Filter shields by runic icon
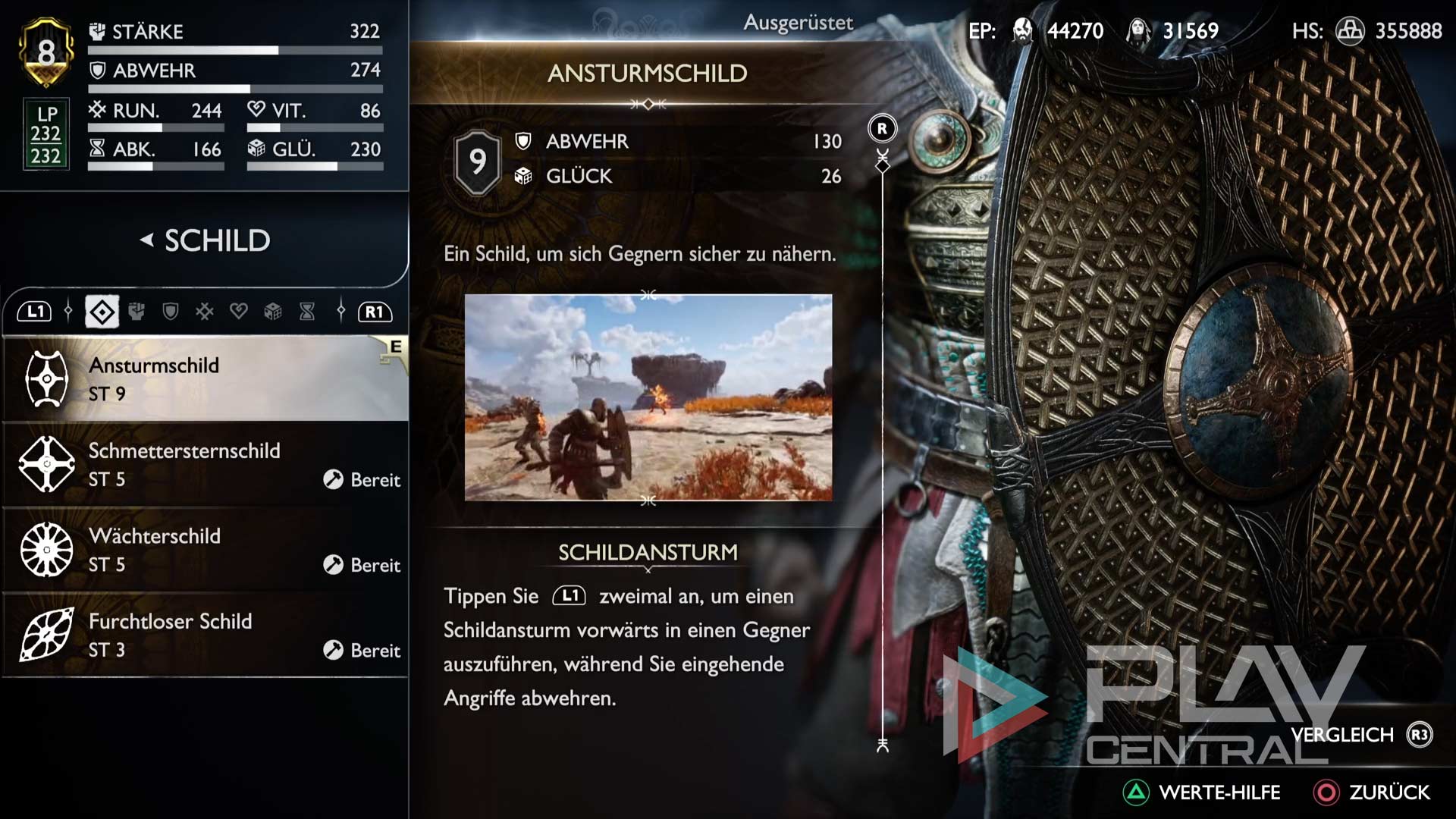Image resolution: width=1456 pixels, height=819 pixels. click(x=205, y=312)
